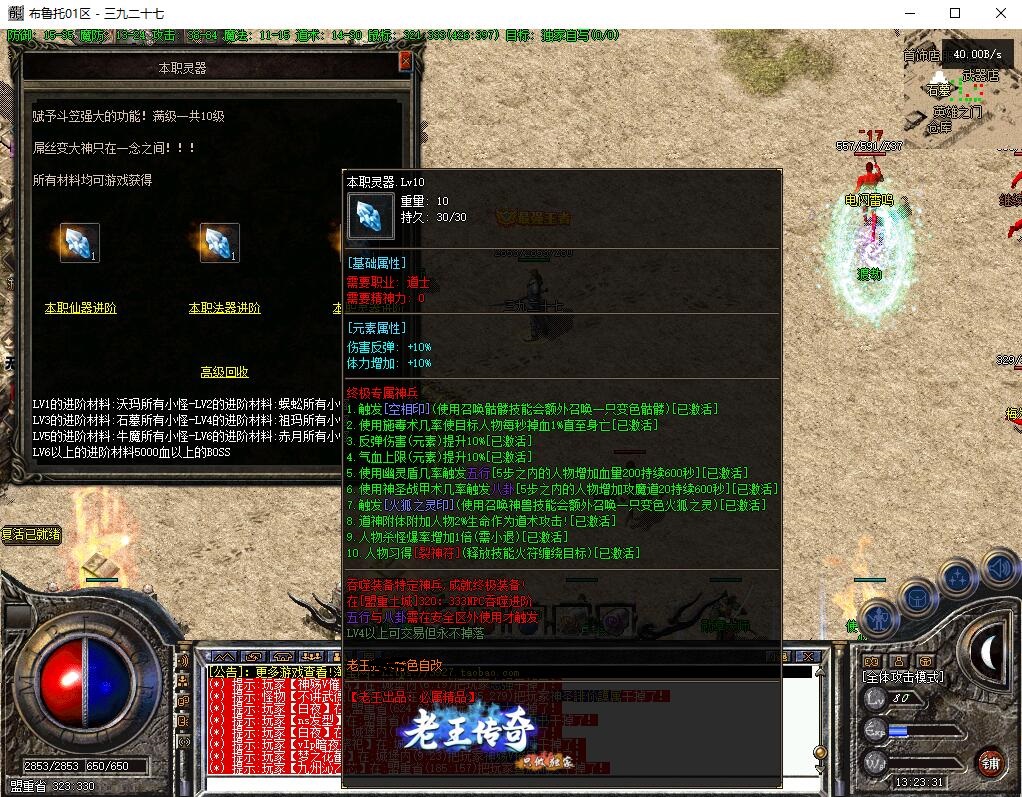Close the game window
Screen dimensions: 1022x797
1001,13
